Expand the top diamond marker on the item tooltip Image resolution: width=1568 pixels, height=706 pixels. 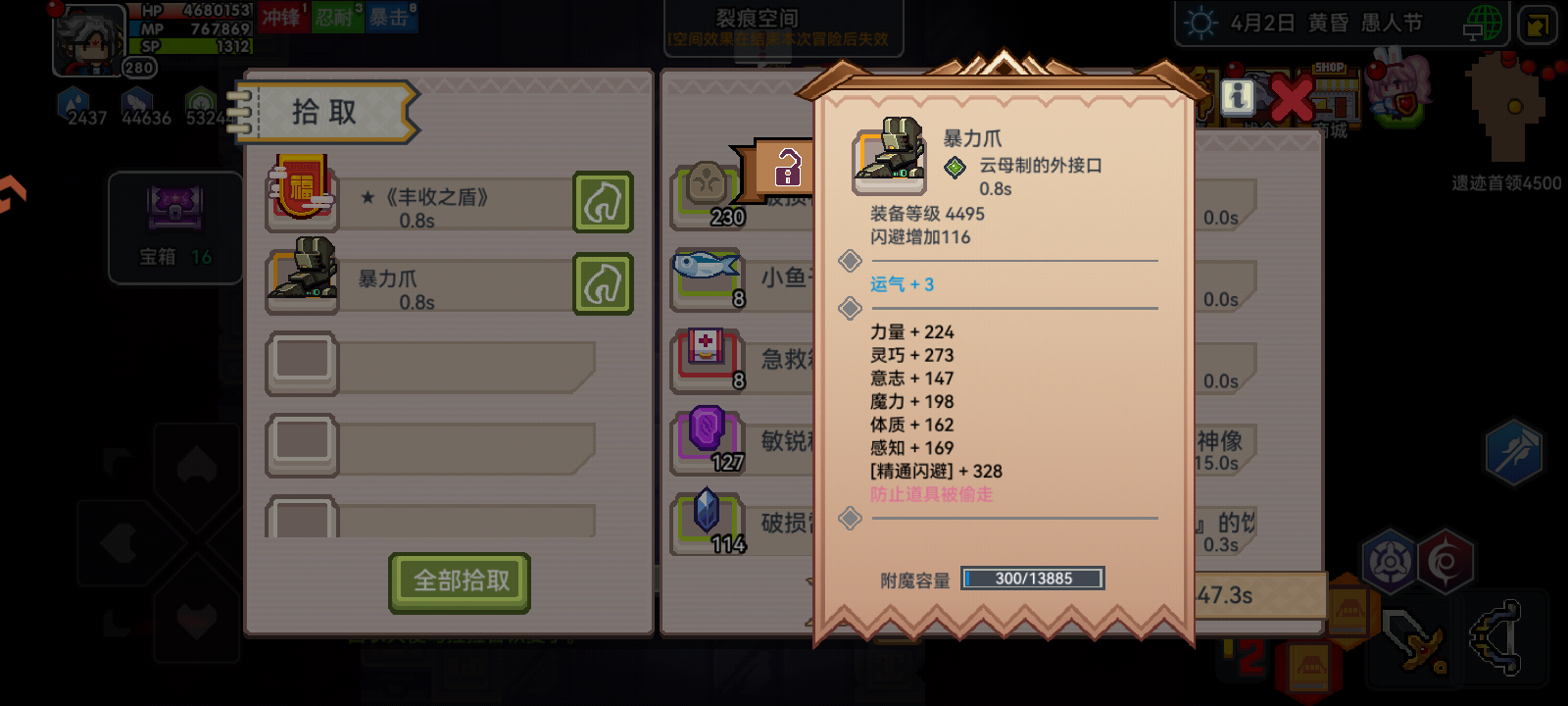pyautogui.click(x=850, y=261)
